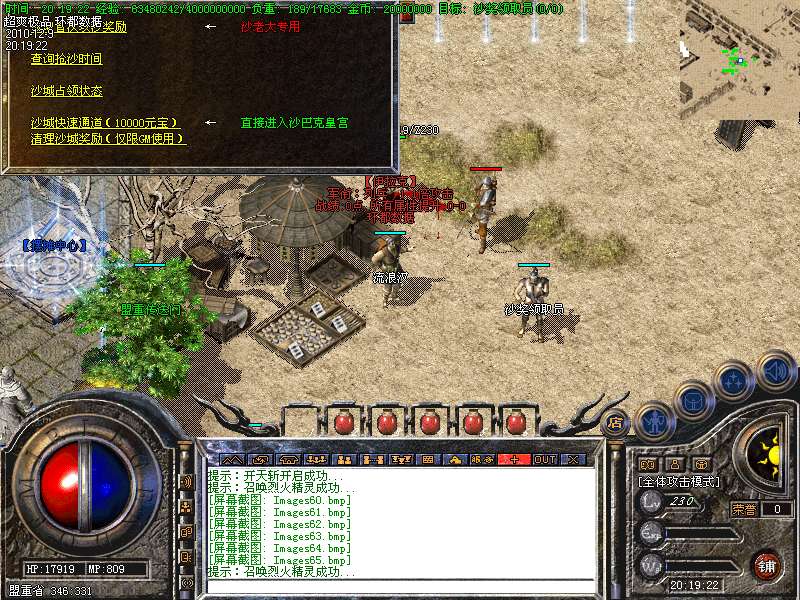Click the OUT button on chat toolbar
This screenshot has height=600, width=800.
click(544, 460)
